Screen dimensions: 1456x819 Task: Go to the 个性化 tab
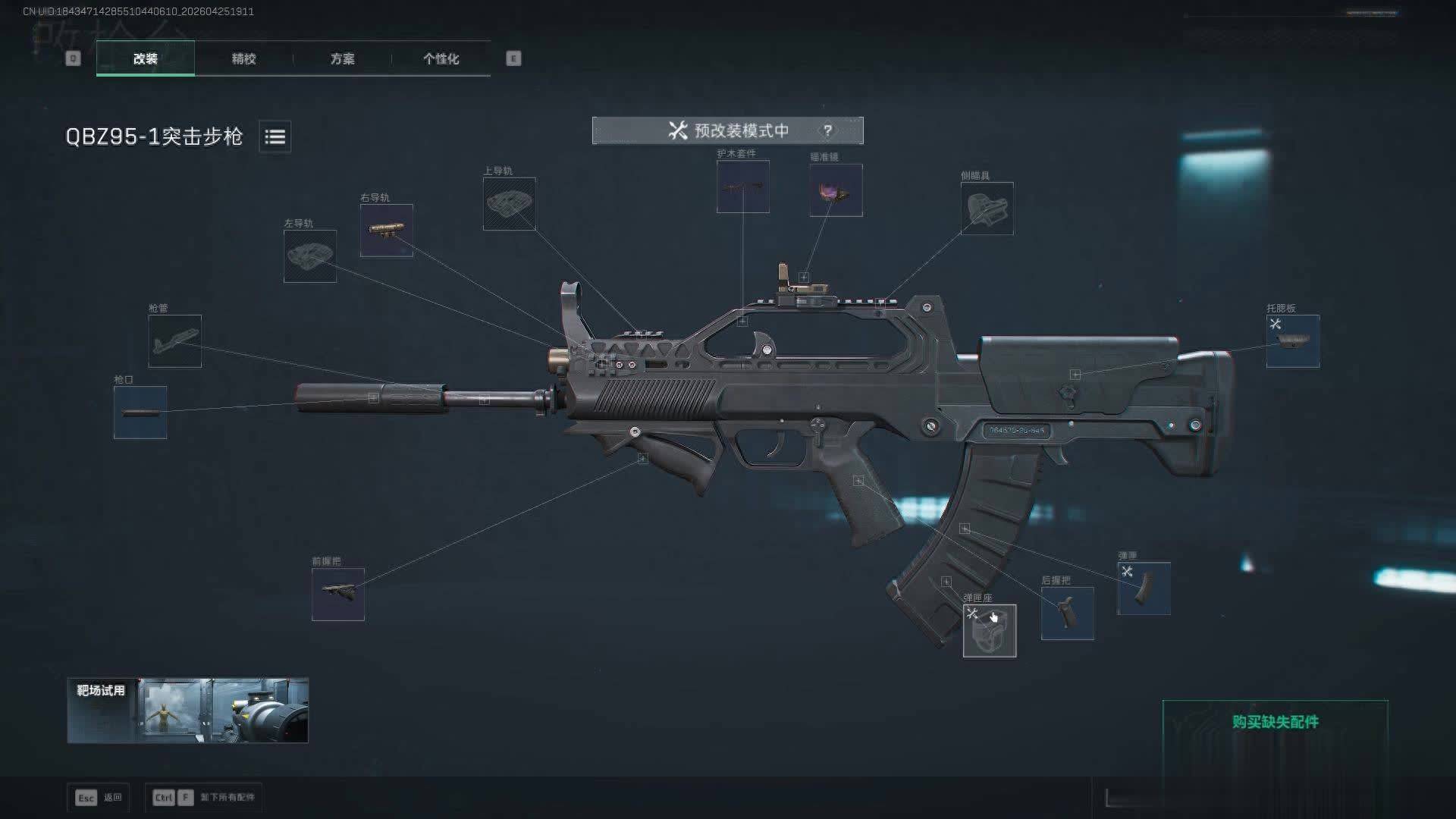(x=441, y=58)
